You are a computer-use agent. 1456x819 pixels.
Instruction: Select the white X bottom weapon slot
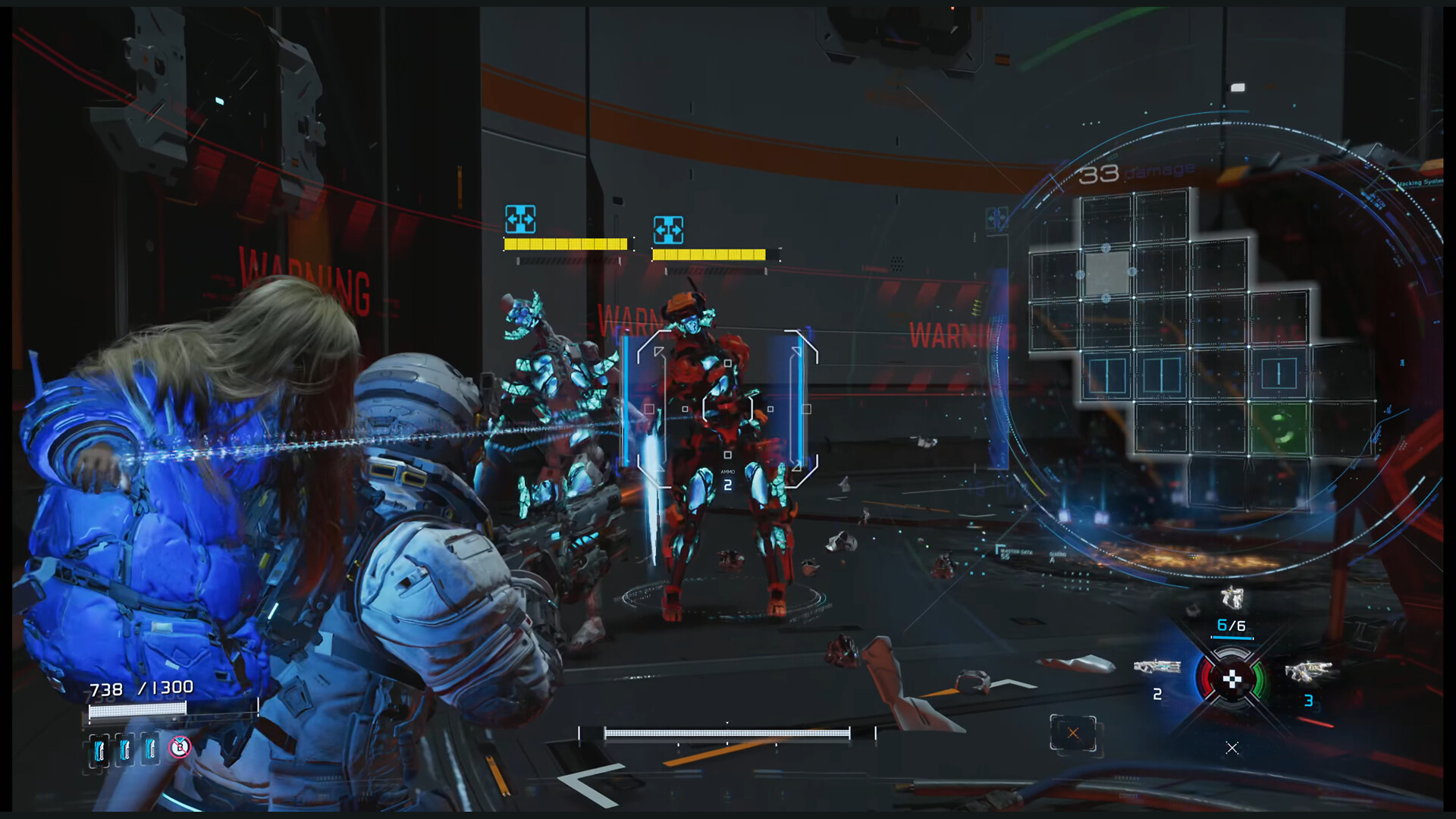point(1232,748)
